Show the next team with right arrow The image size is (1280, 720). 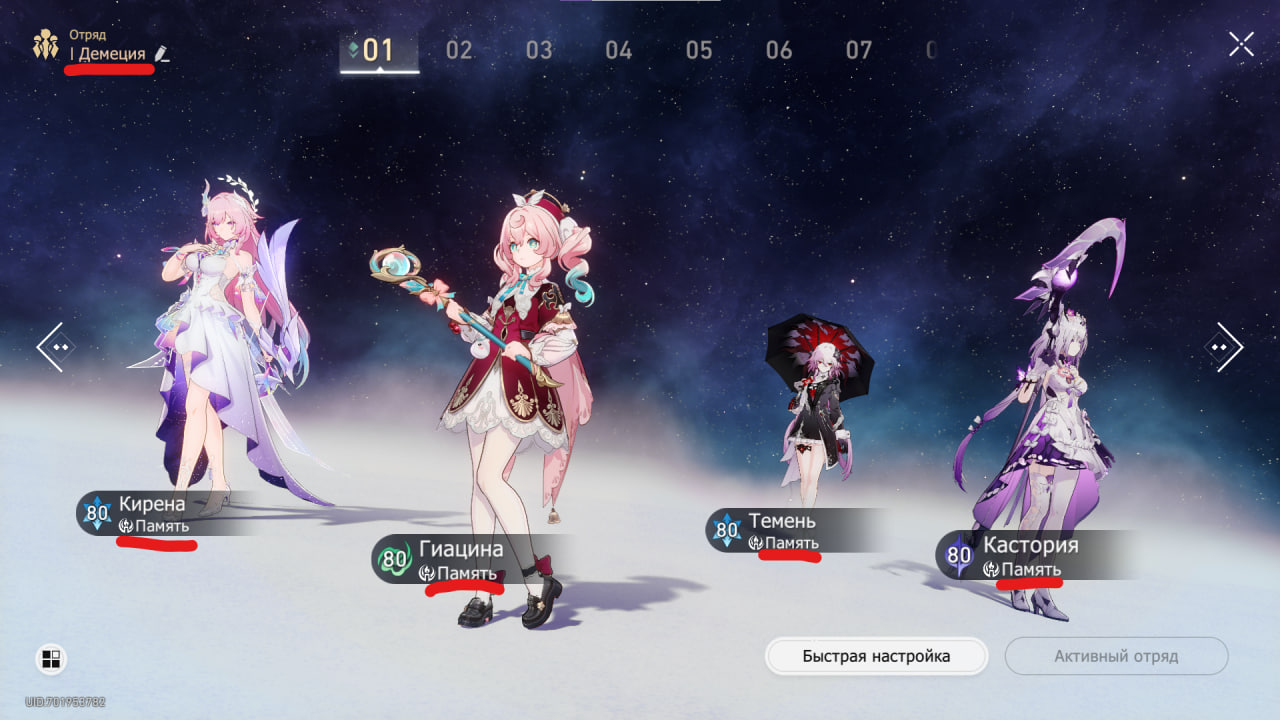click(1223, 347)
